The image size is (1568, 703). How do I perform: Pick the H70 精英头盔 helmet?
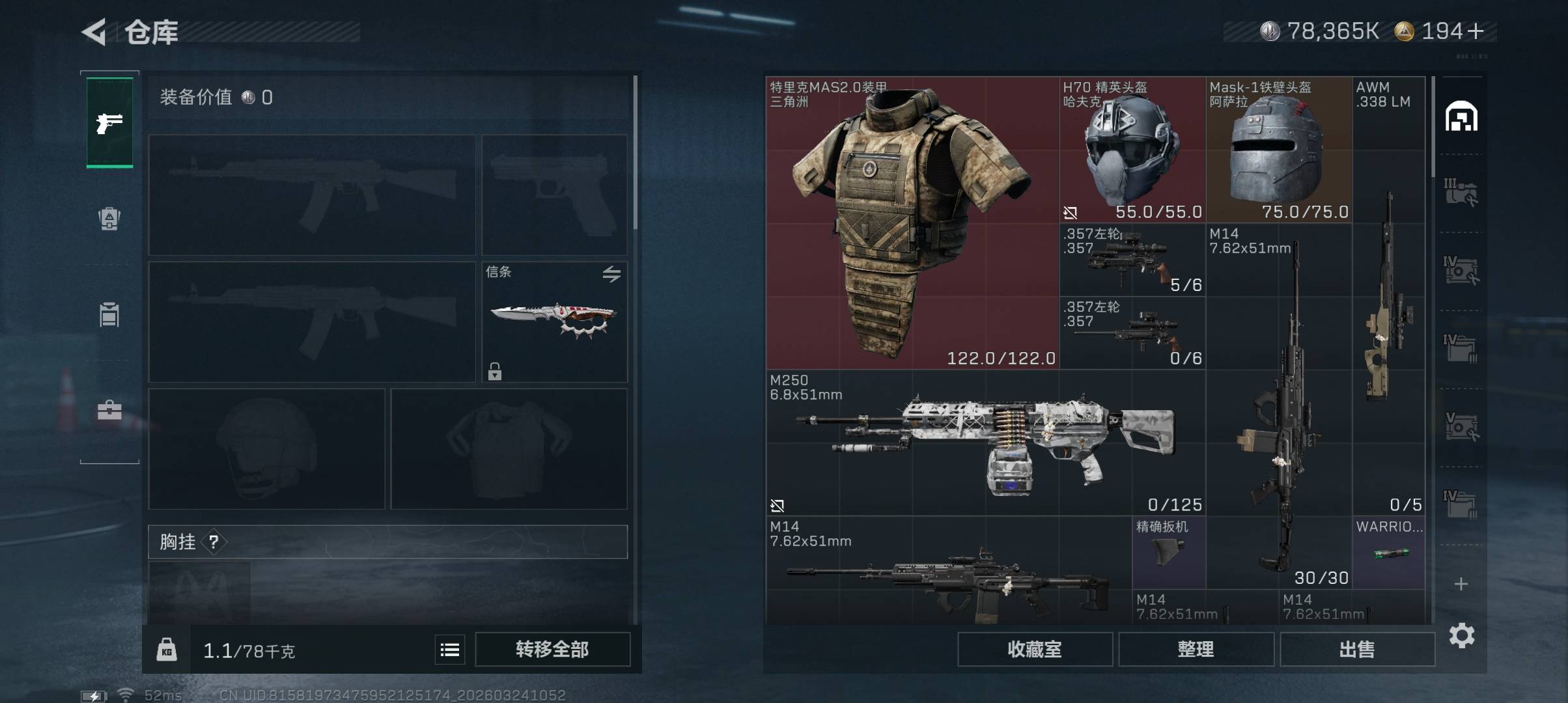[1132, 150]
